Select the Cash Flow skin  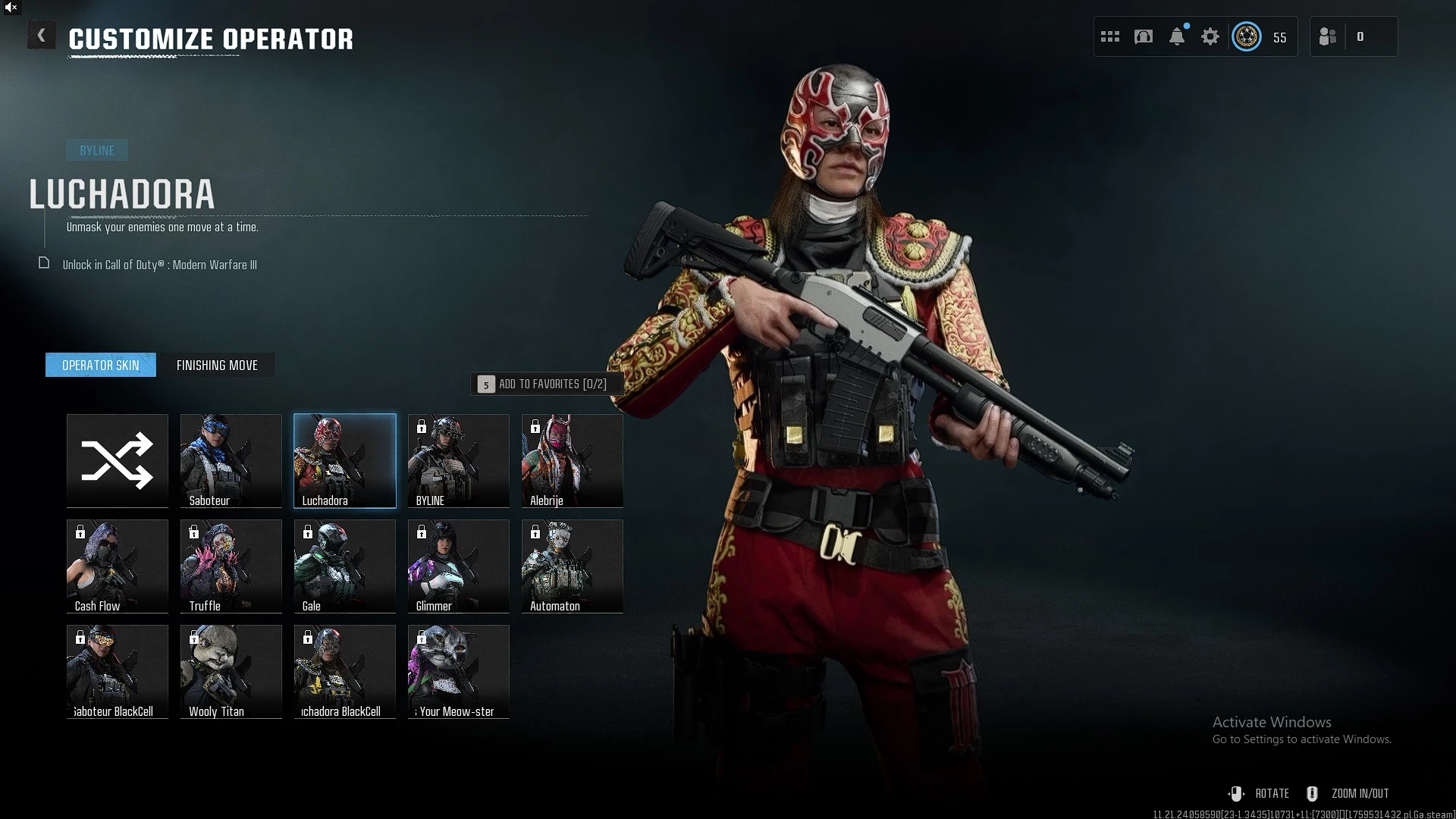coord(118,566)
